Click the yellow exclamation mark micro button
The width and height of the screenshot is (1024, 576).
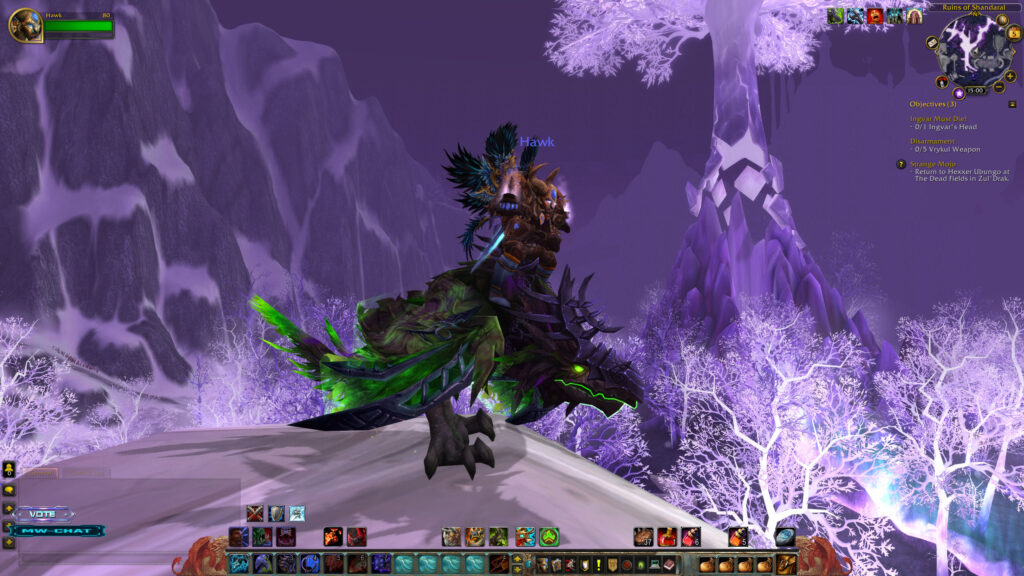click(x=597, y=565)
